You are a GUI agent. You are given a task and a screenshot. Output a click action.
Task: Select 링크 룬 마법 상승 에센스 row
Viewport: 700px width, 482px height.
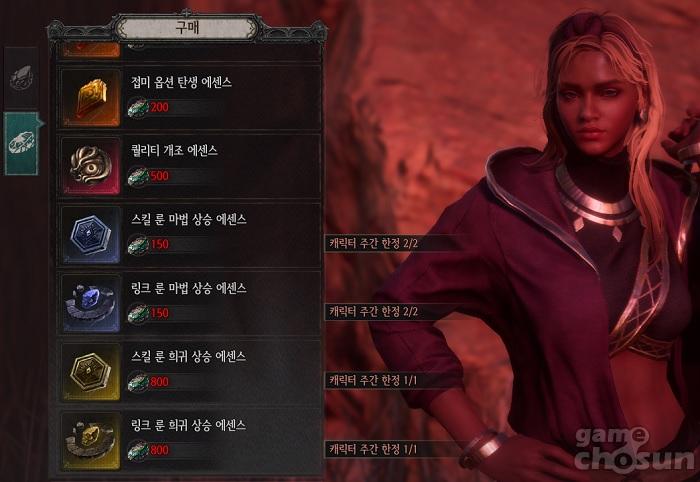[190, 300]
